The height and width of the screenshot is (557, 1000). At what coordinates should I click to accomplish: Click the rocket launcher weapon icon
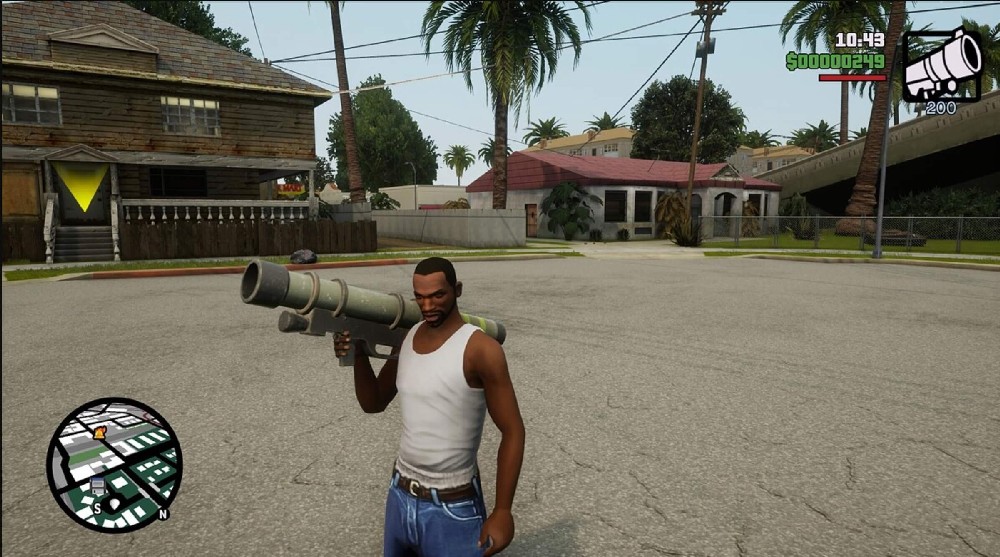tap(942, 65)
